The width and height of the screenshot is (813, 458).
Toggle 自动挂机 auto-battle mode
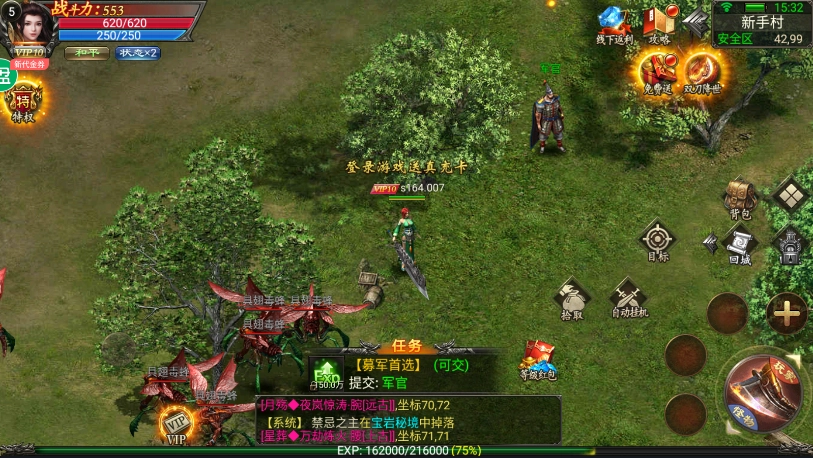point(630,298)
